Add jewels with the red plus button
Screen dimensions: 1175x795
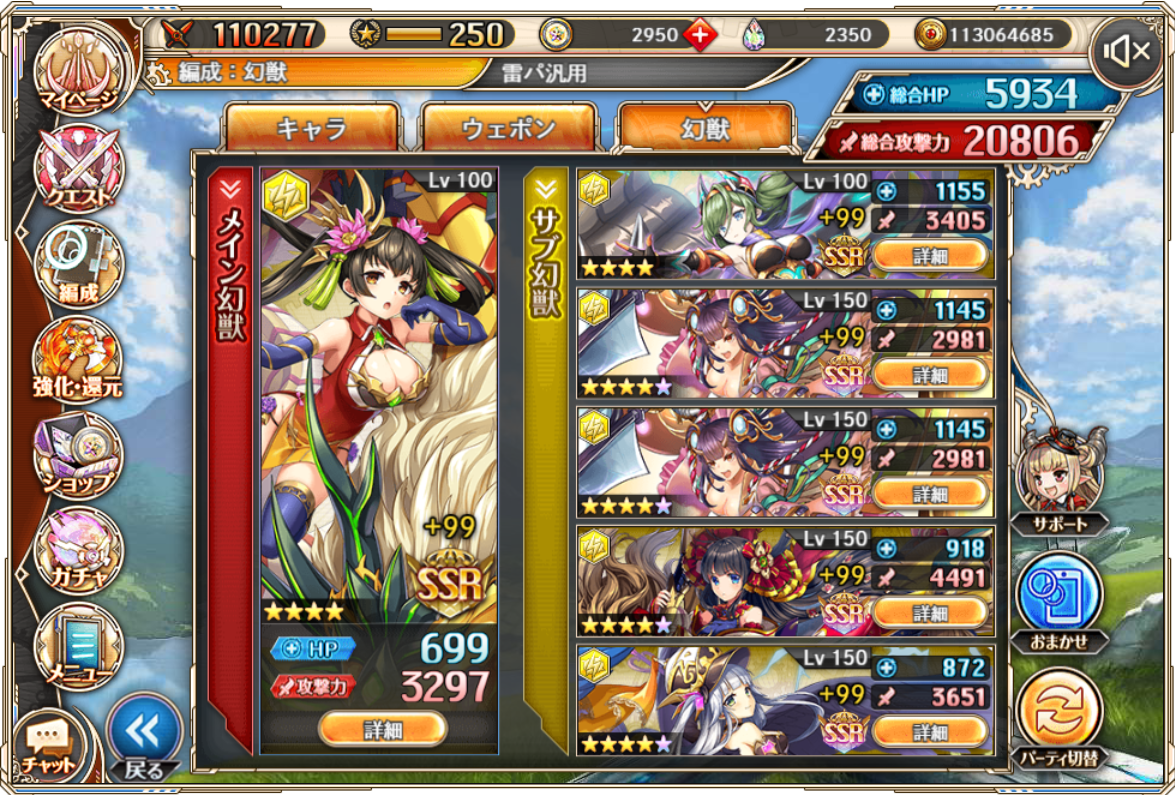[700, 35]
